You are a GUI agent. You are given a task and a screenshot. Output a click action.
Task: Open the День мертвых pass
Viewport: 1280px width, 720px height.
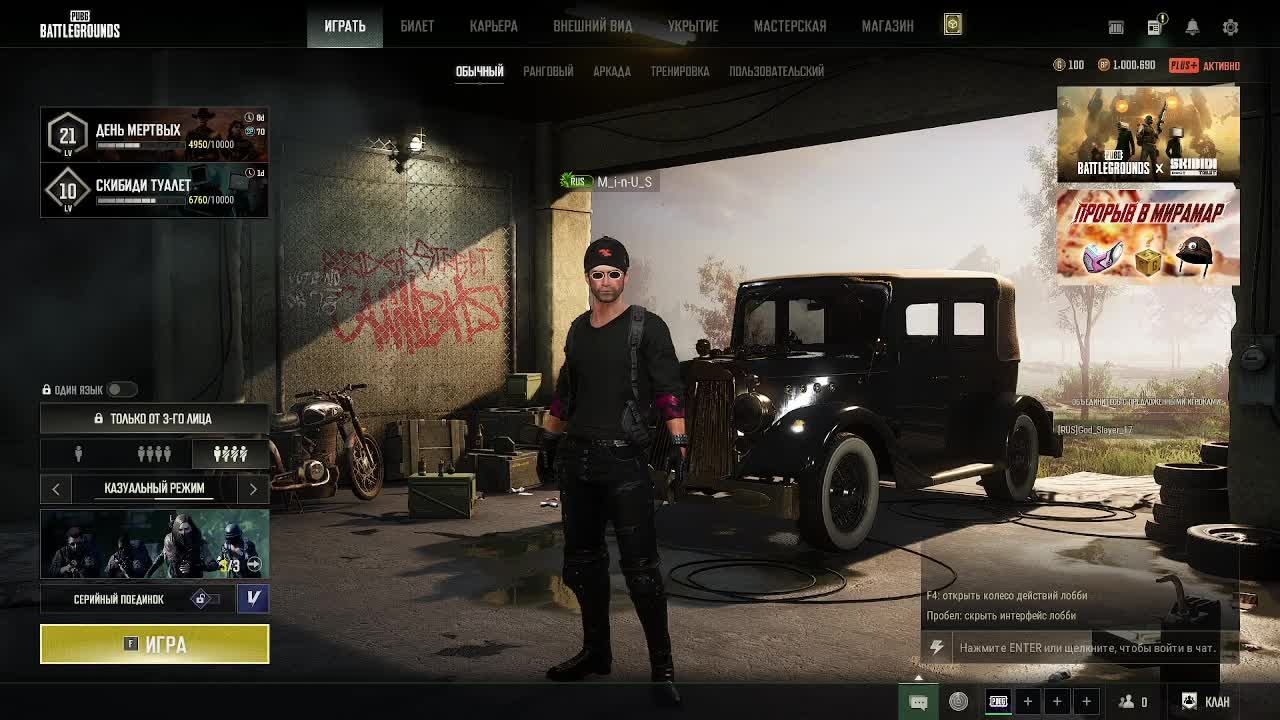[154, 134]
